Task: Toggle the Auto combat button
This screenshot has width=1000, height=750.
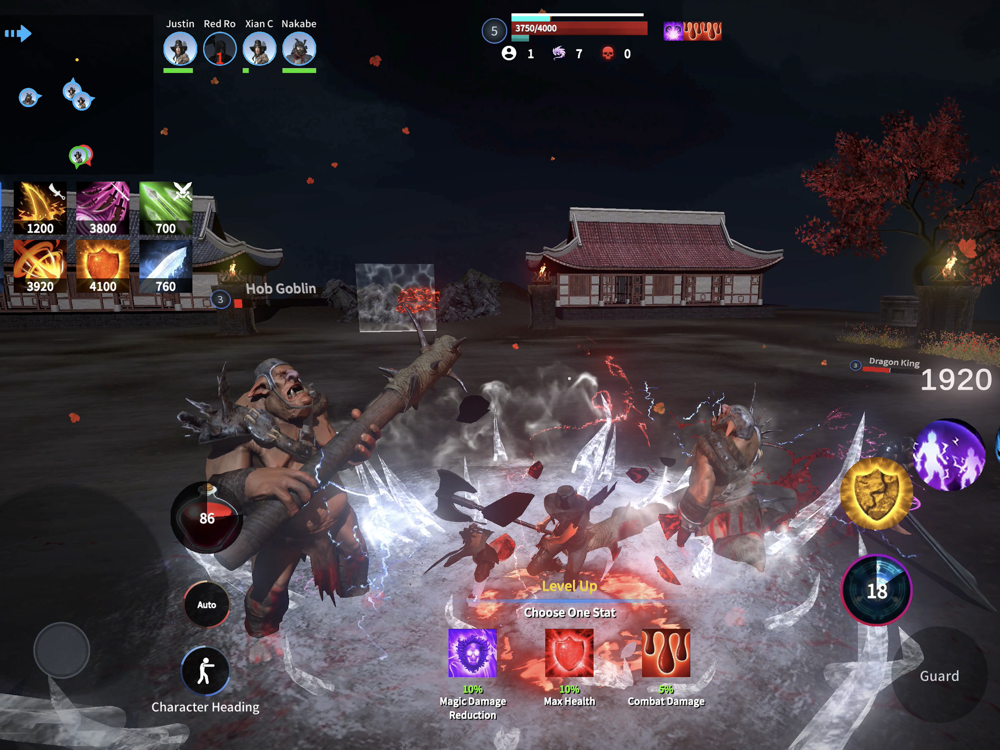Action: coord(207,605)
